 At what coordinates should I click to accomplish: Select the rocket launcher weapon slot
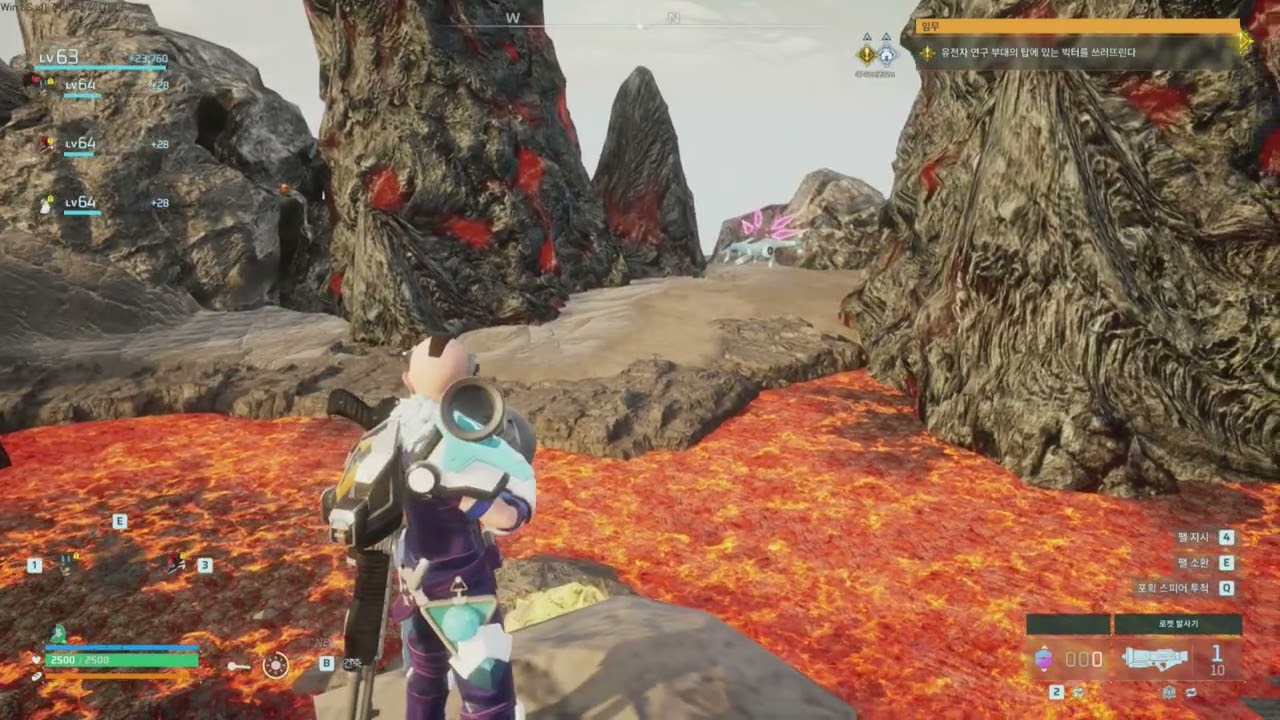1155,658
